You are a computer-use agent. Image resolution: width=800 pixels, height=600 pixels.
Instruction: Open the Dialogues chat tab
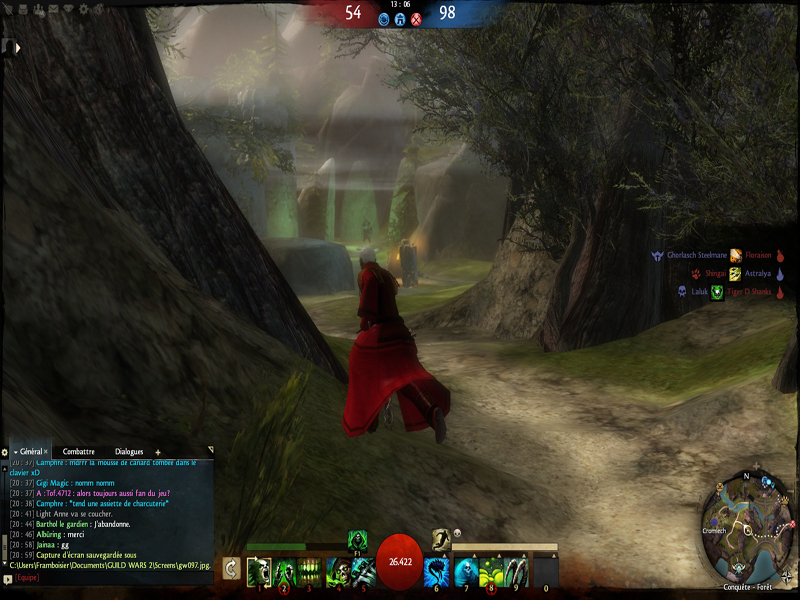(x=128, y=452)
